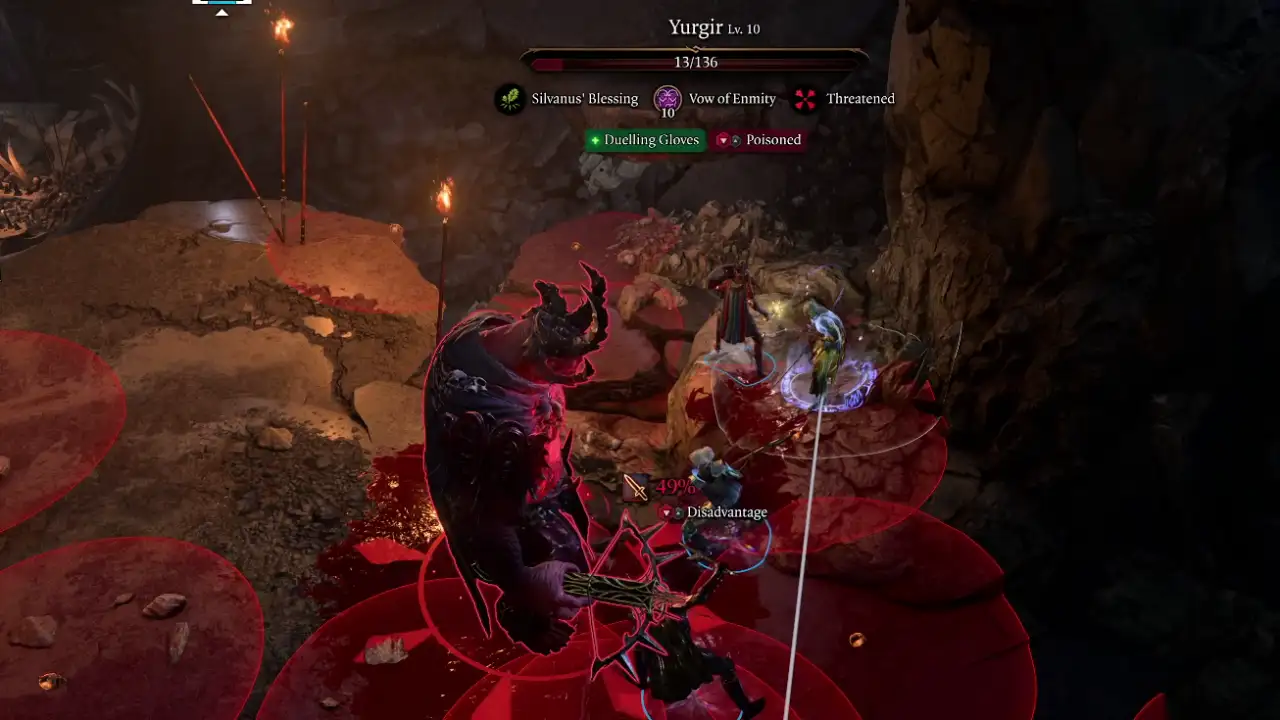The width and height of the screenshot is (1280, 720).
Task: Select the Vow of Enmity condition icon
Action: click(667, 99)
